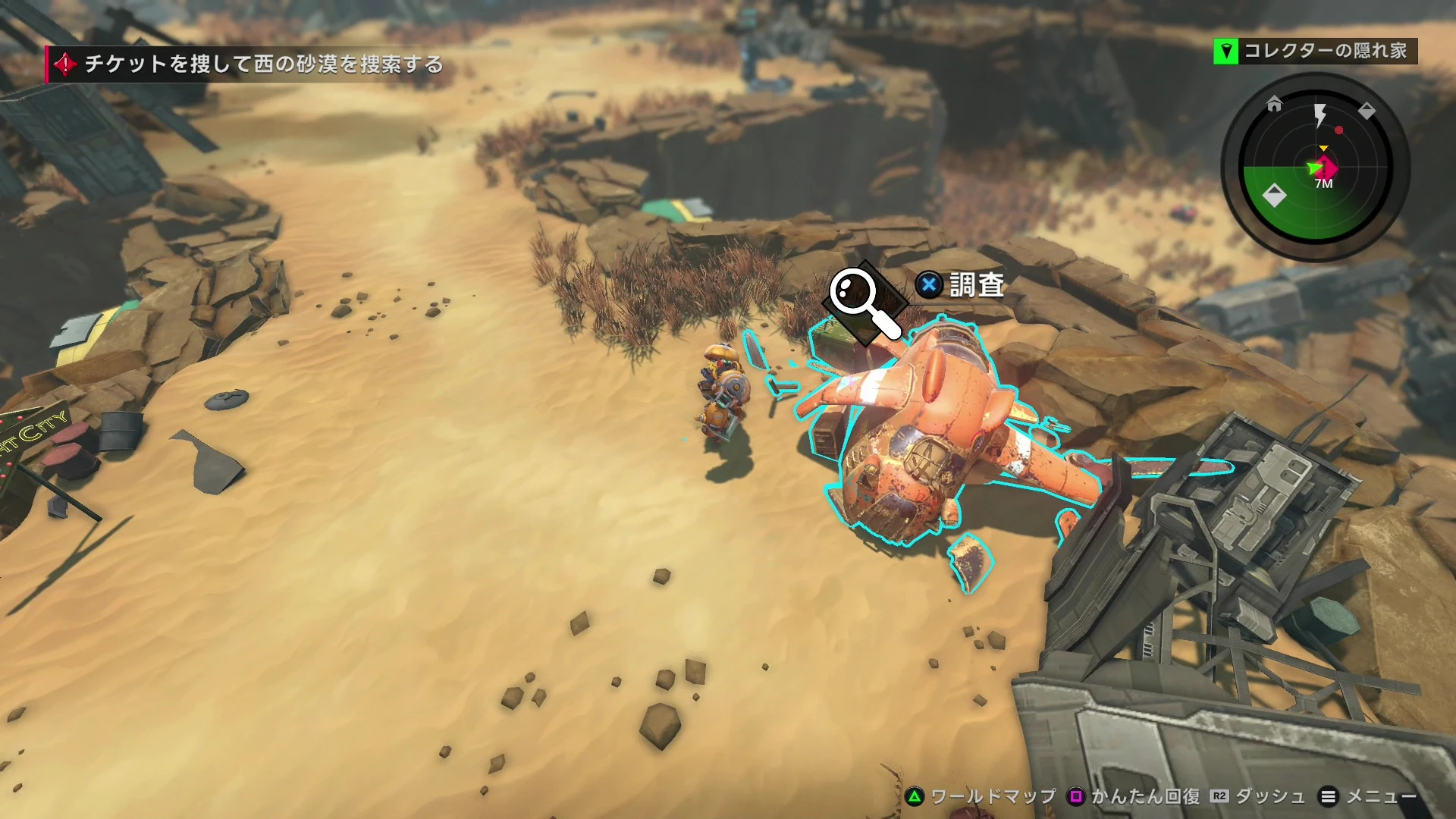Use かんたん回復 quick heal

tap(1134, 796)
